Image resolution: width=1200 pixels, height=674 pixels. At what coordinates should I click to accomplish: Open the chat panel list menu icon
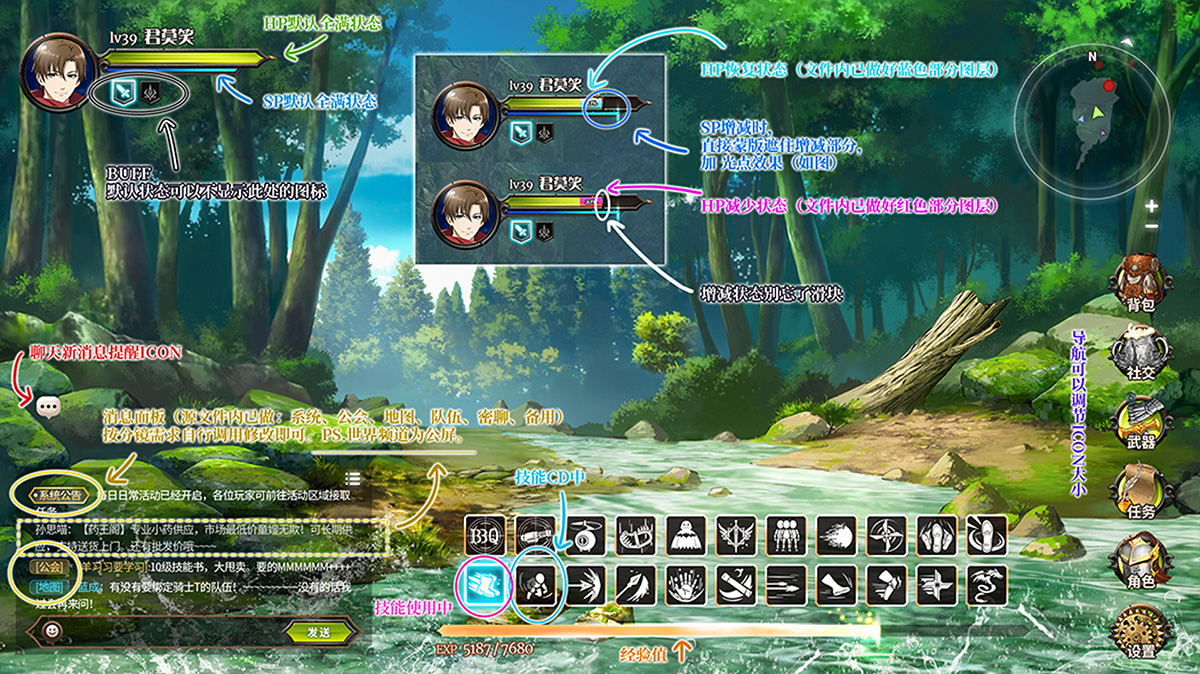coord(353,480)
